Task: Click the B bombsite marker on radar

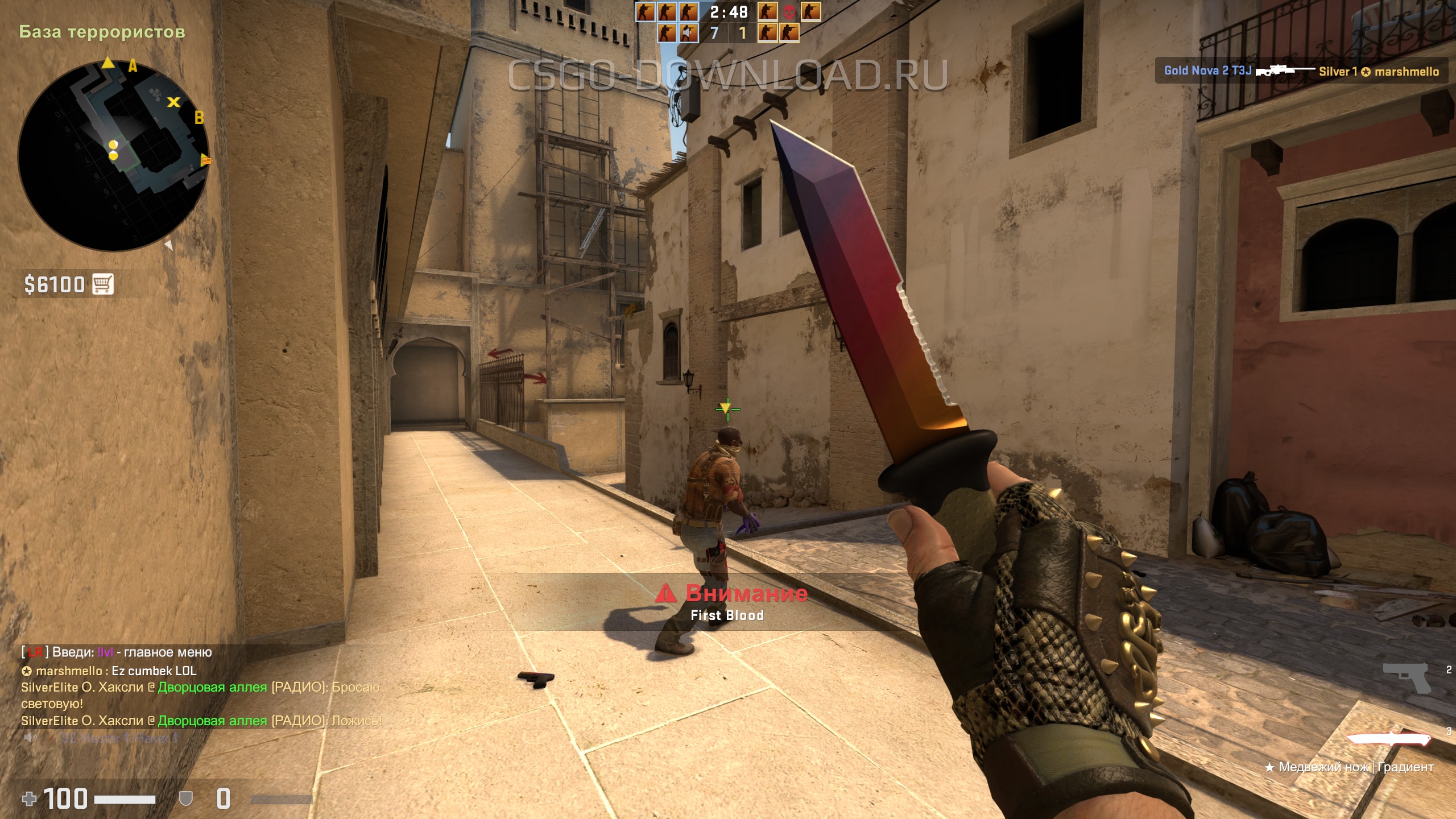Action: (x=199, y=118)
